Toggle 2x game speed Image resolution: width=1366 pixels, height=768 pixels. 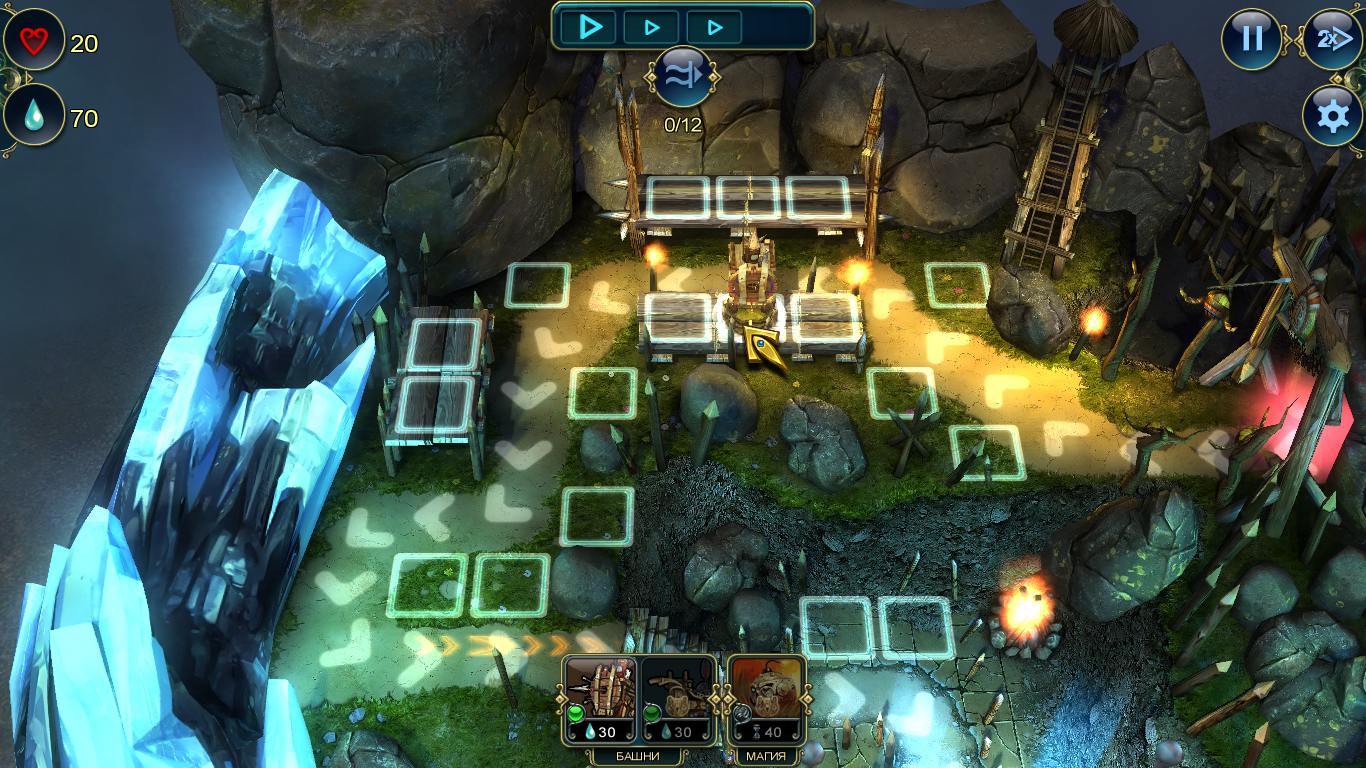coord(1331,40)
